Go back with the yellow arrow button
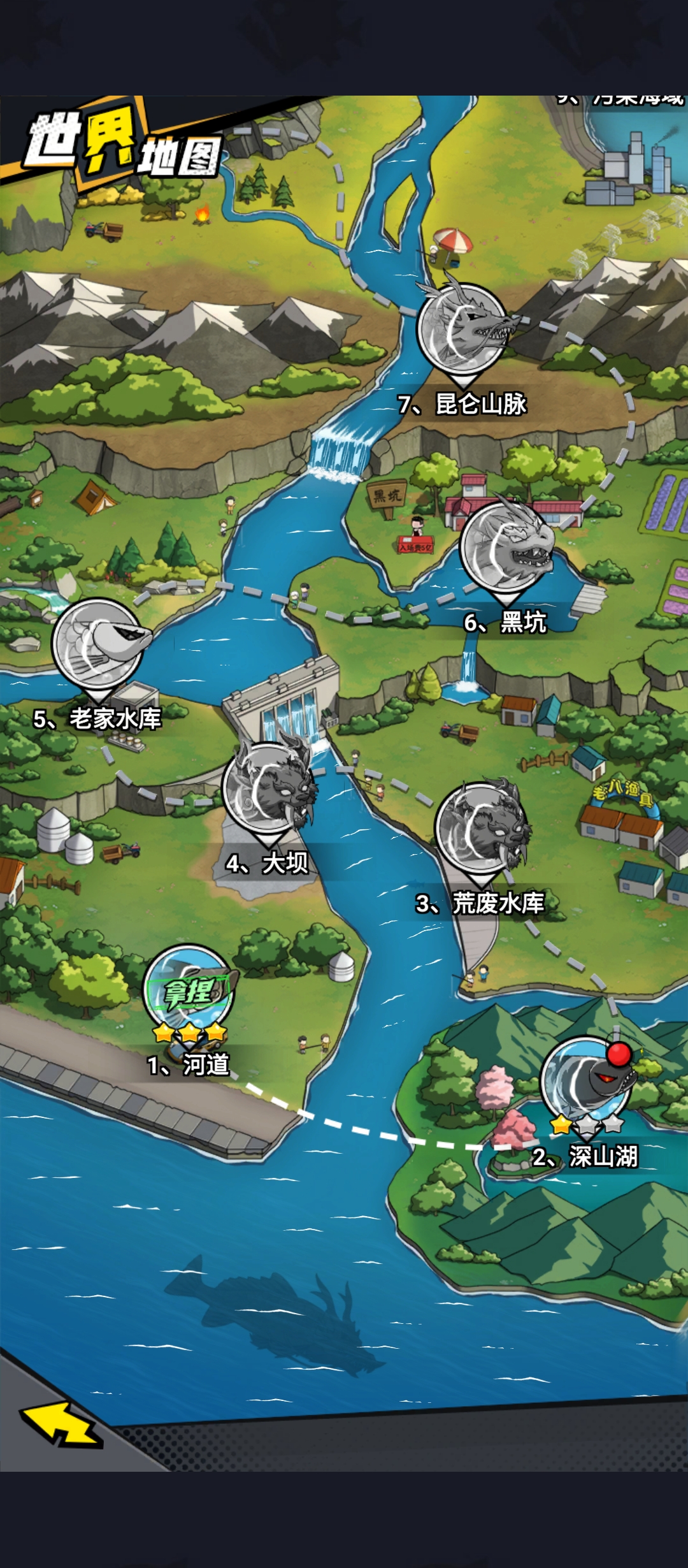This screenshot has width=688, height=1568. click(x=62, y=1422)
